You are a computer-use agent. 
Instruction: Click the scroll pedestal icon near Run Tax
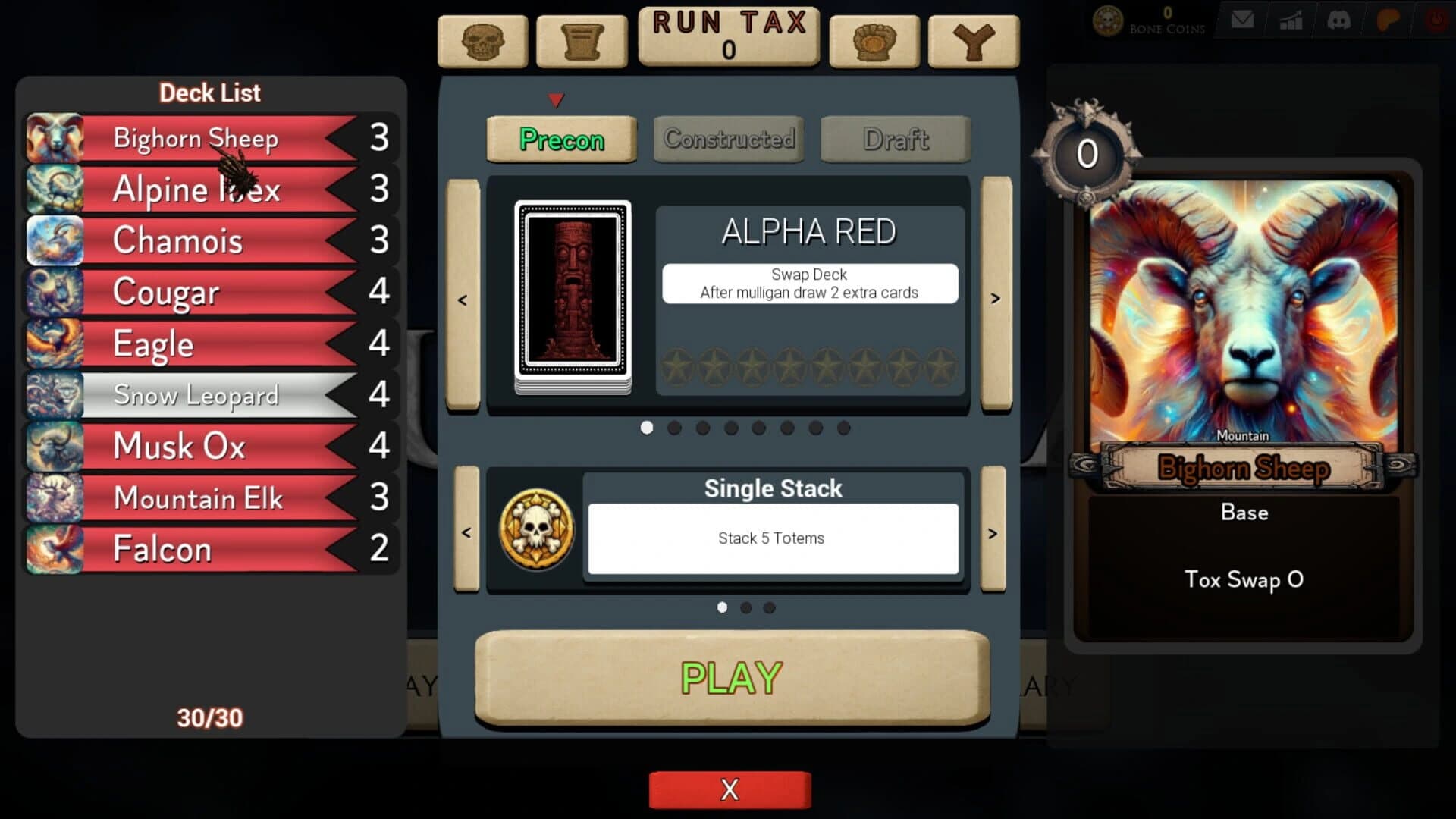coord(582,42)
